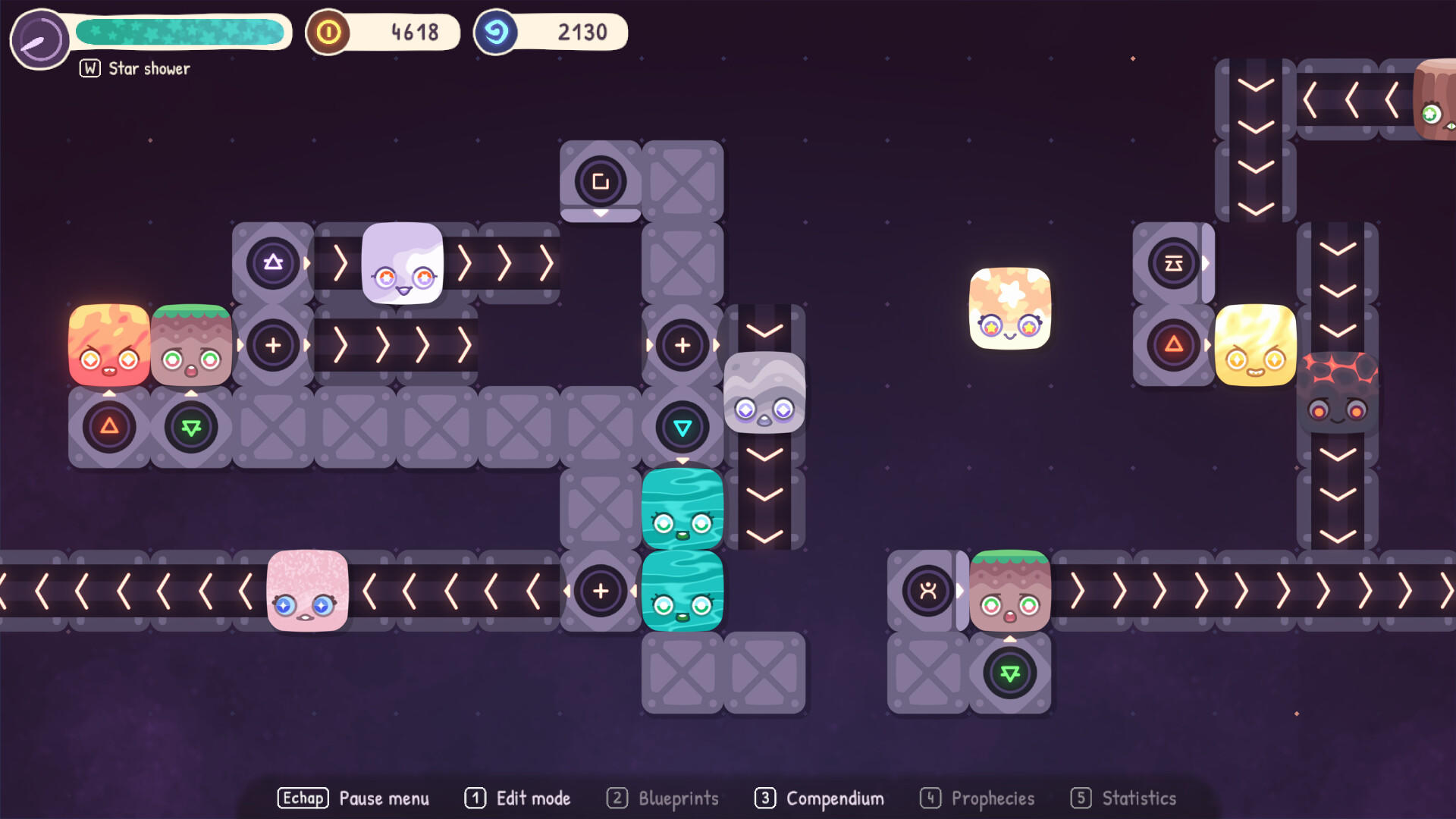Viewport: 1456px width, 819px height.
Task: Select the rotation machine tile icon
Action: (600, 182)
